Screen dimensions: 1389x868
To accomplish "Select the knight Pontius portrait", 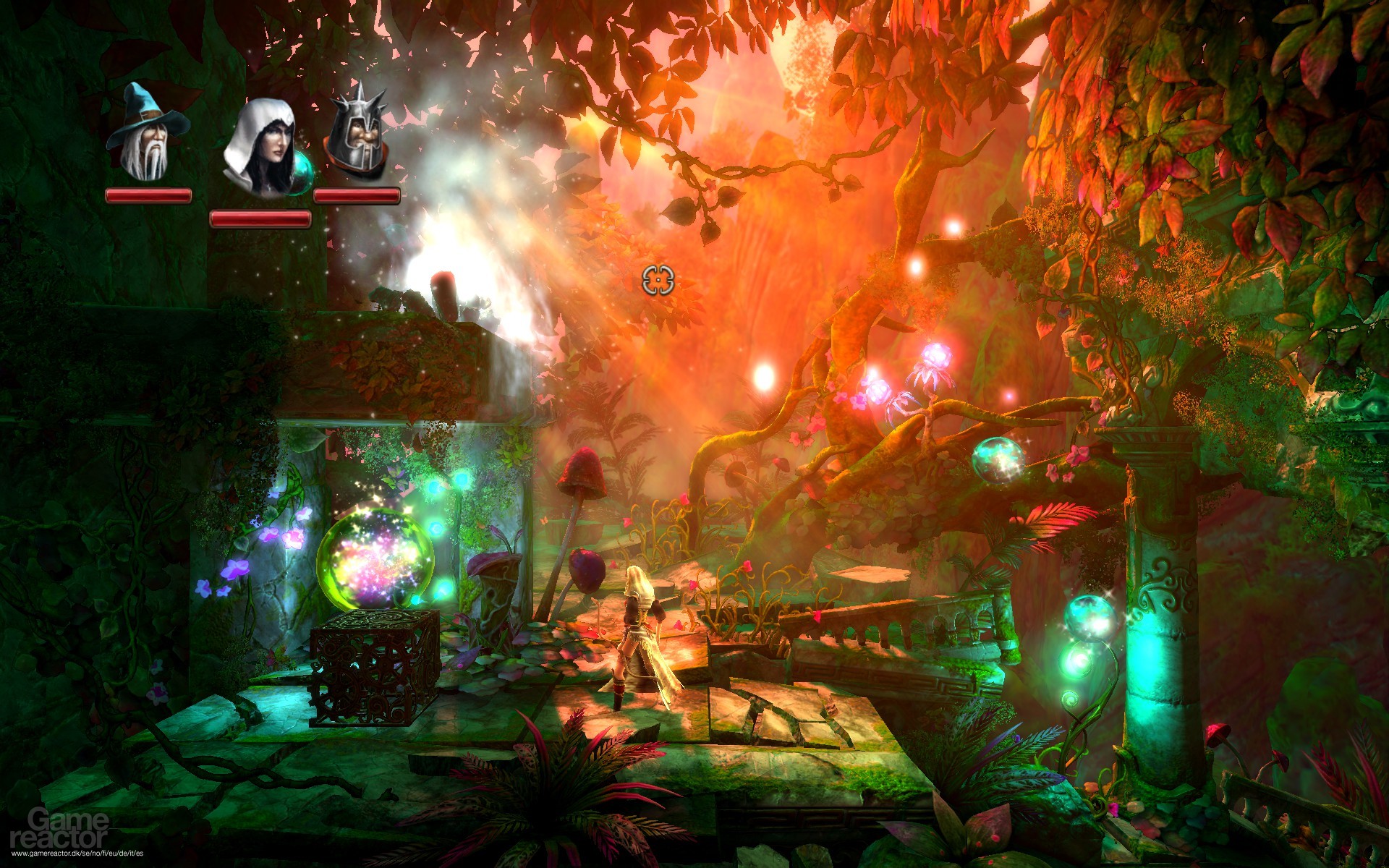I will [360, 134].
